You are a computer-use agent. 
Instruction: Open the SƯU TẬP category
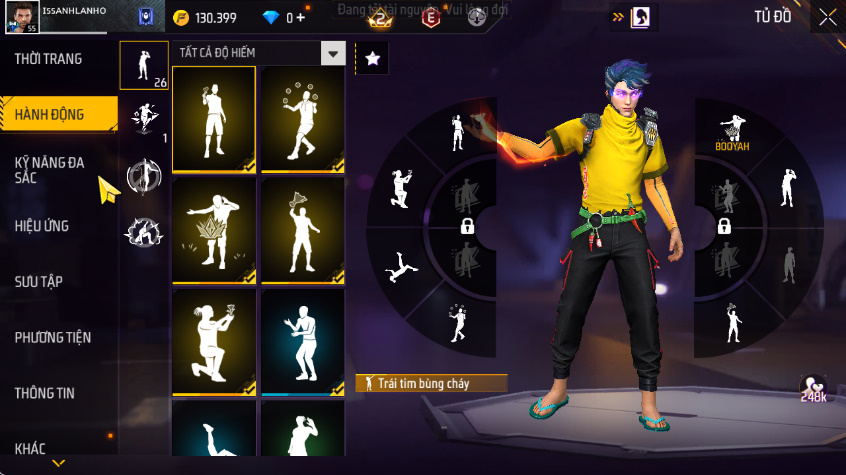click(x=38, y=281)
